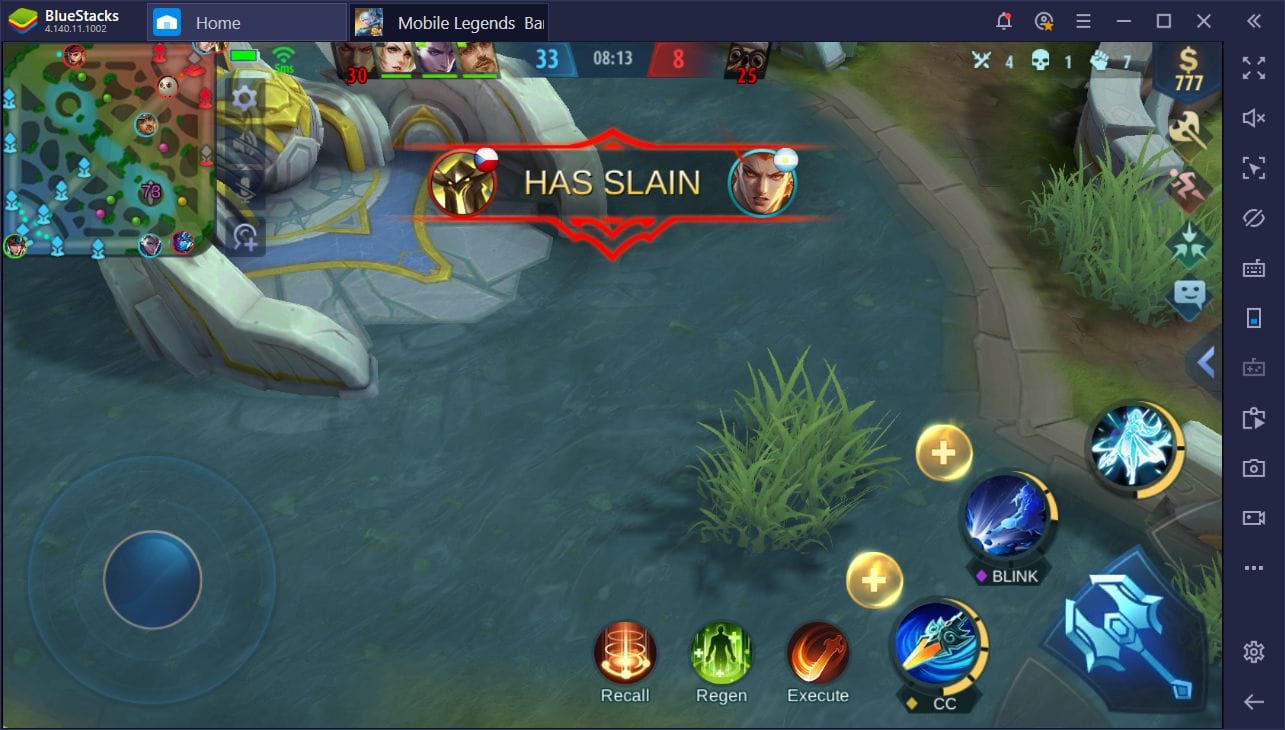Use the Regen ability
The width and height of the screenshot is (1285, 730).
pos(721,654)
